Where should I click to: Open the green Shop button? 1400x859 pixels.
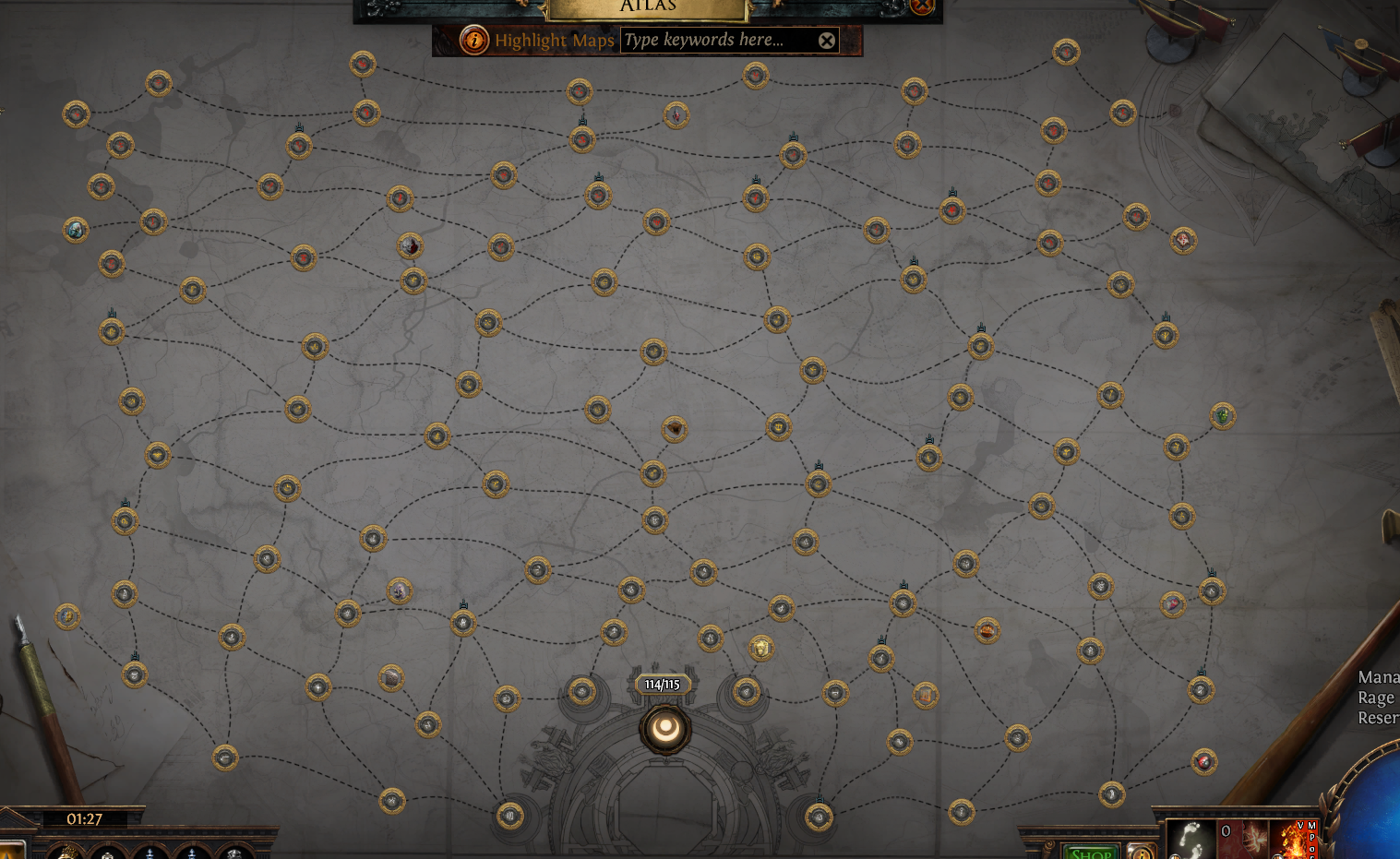point(1090,852)
